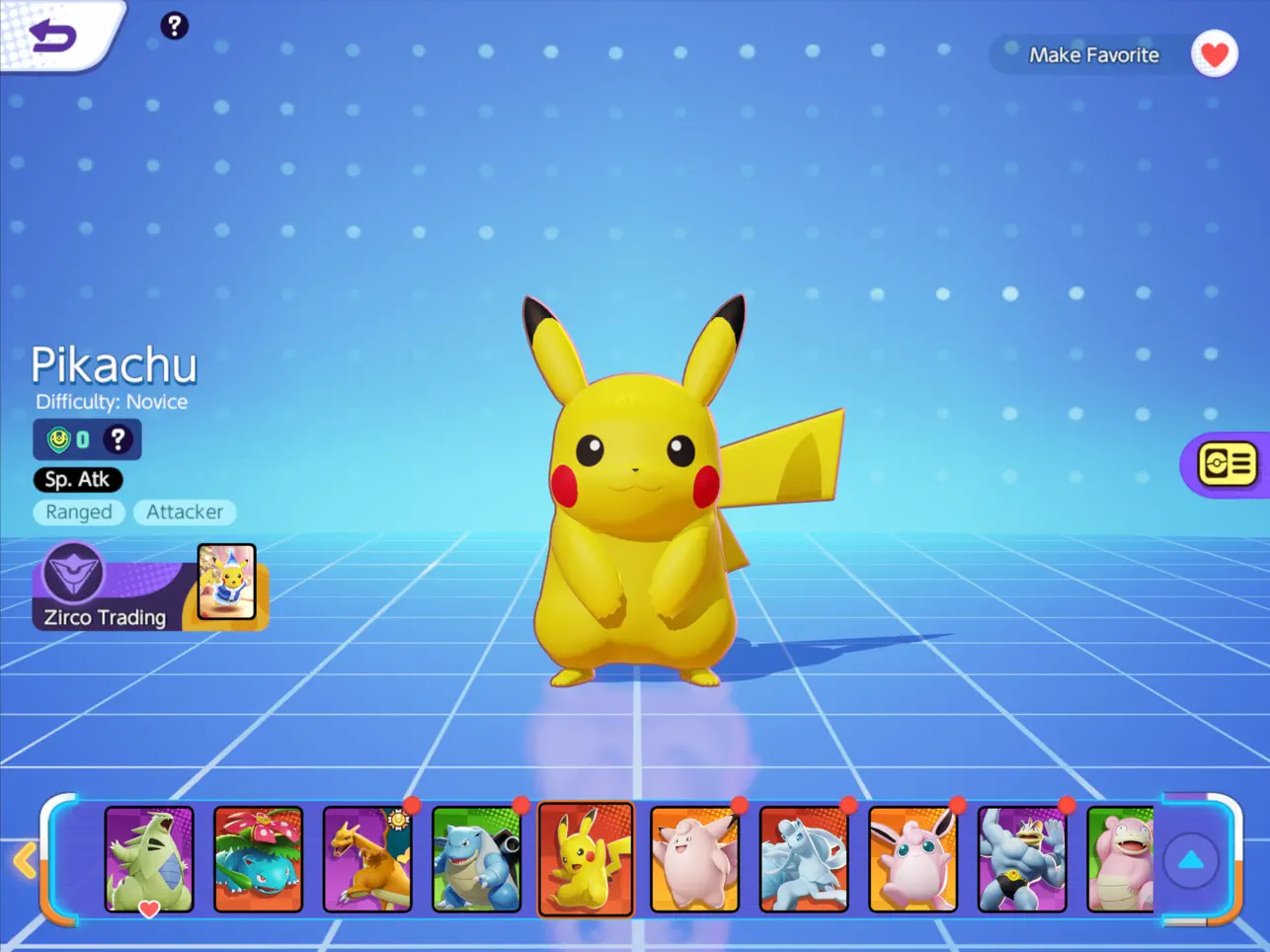Toggle the Make Favorite heart button
1270x952 pixels.
(x=1214, y=55)
